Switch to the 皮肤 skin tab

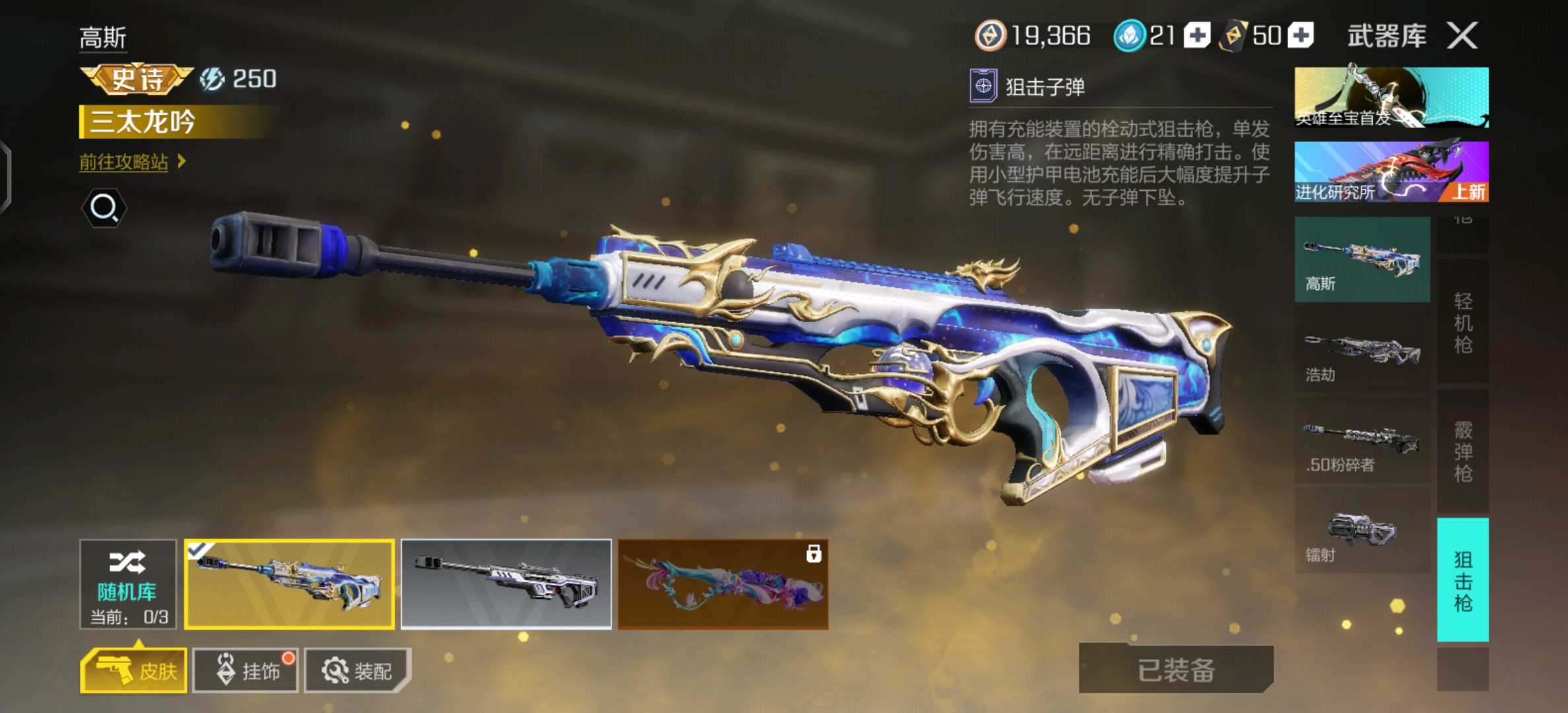pos(134,671)
